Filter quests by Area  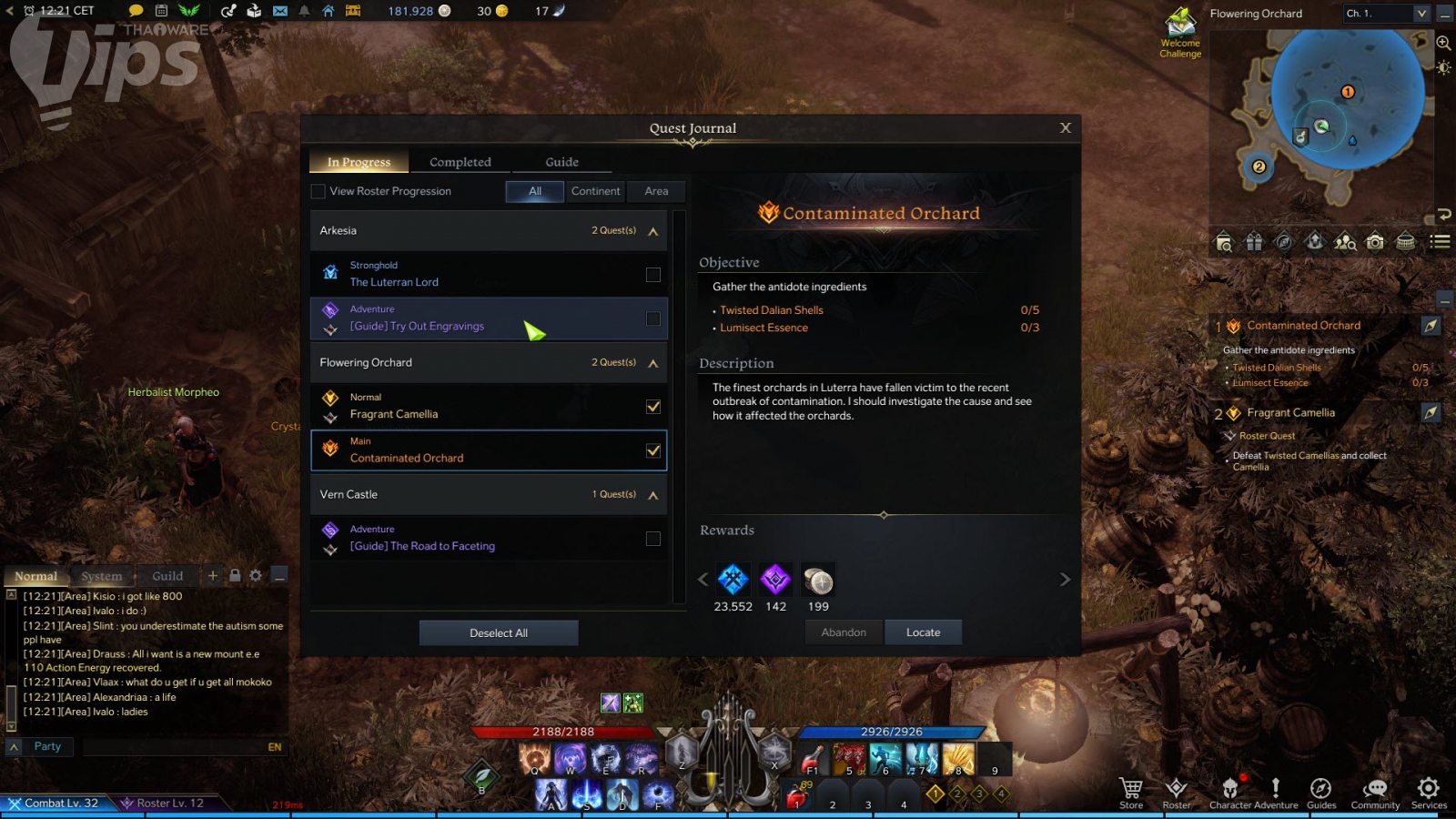point(656,191)
